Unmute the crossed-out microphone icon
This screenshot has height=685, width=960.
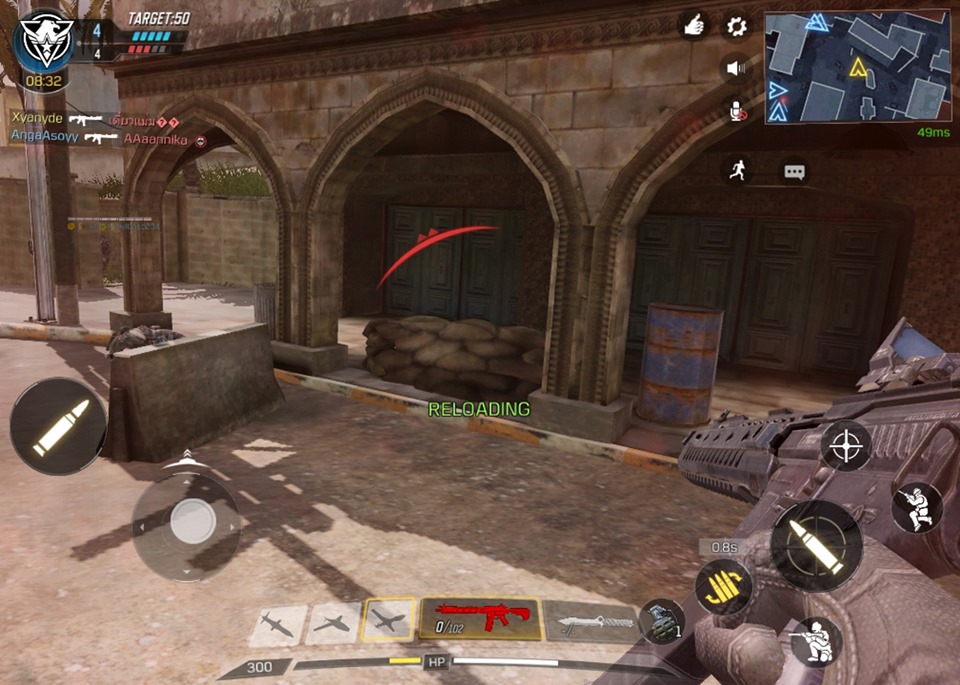pyautogui.click(x=737, y=111)
